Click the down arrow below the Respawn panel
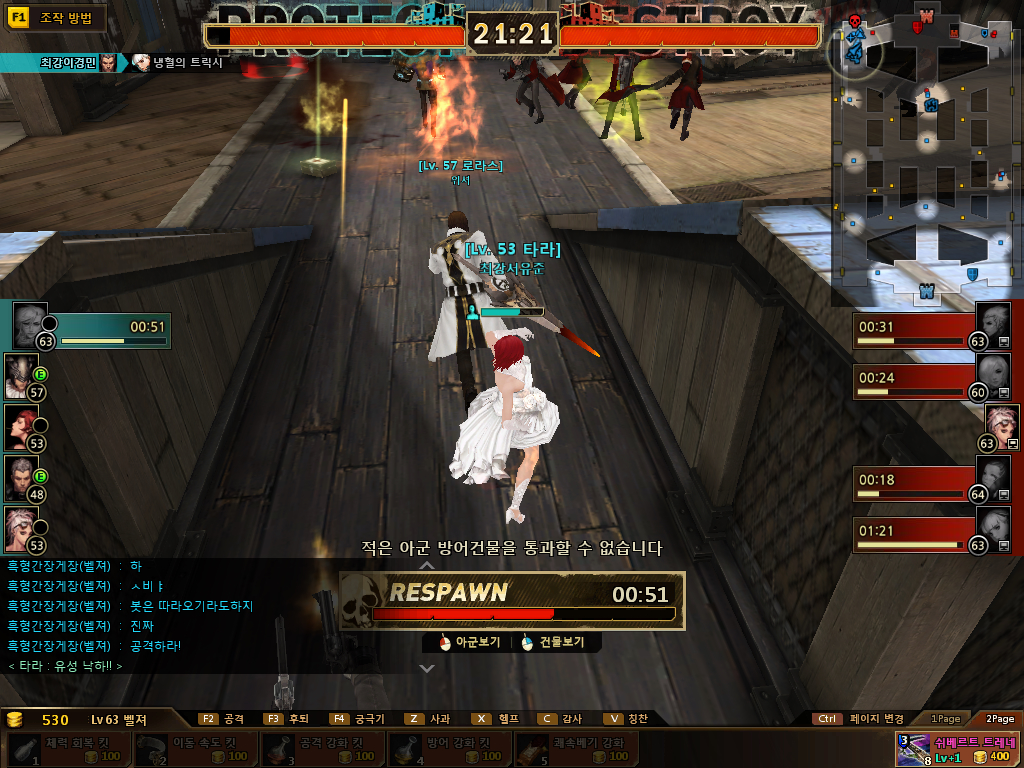 click(x=426, y=668)
